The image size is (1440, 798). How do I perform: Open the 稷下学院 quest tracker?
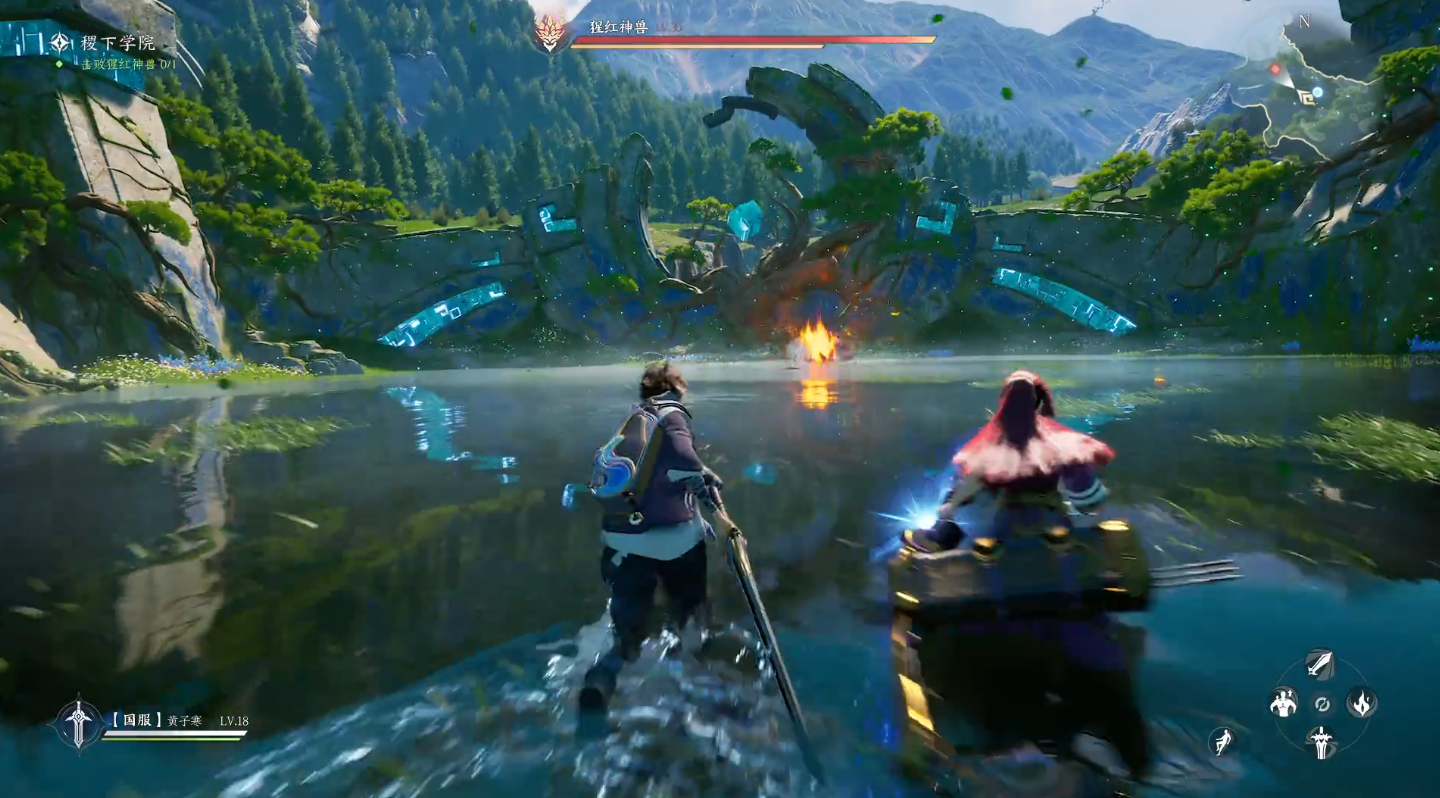click(117, 43)
